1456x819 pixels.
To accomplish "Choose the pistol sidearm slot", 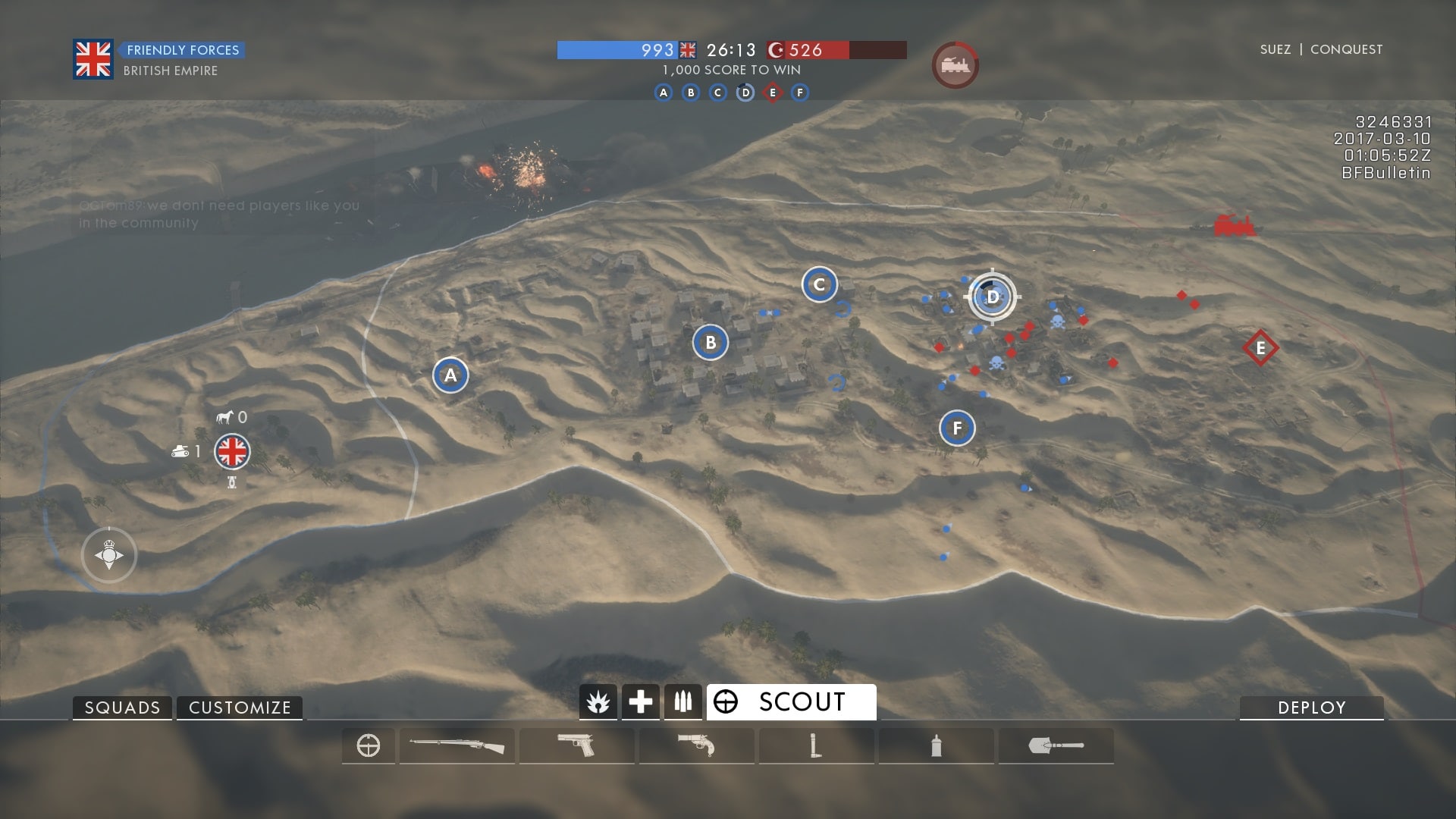I will 576,746.
